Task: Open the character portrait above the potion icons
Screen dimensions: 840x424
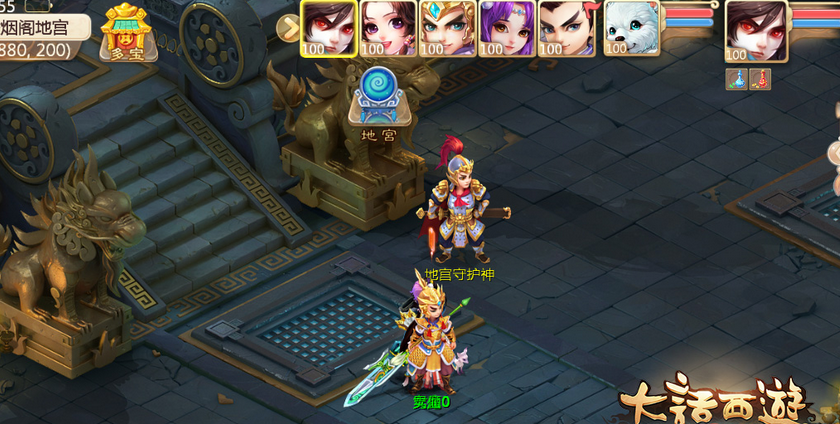Action: (x=756, y=30)
